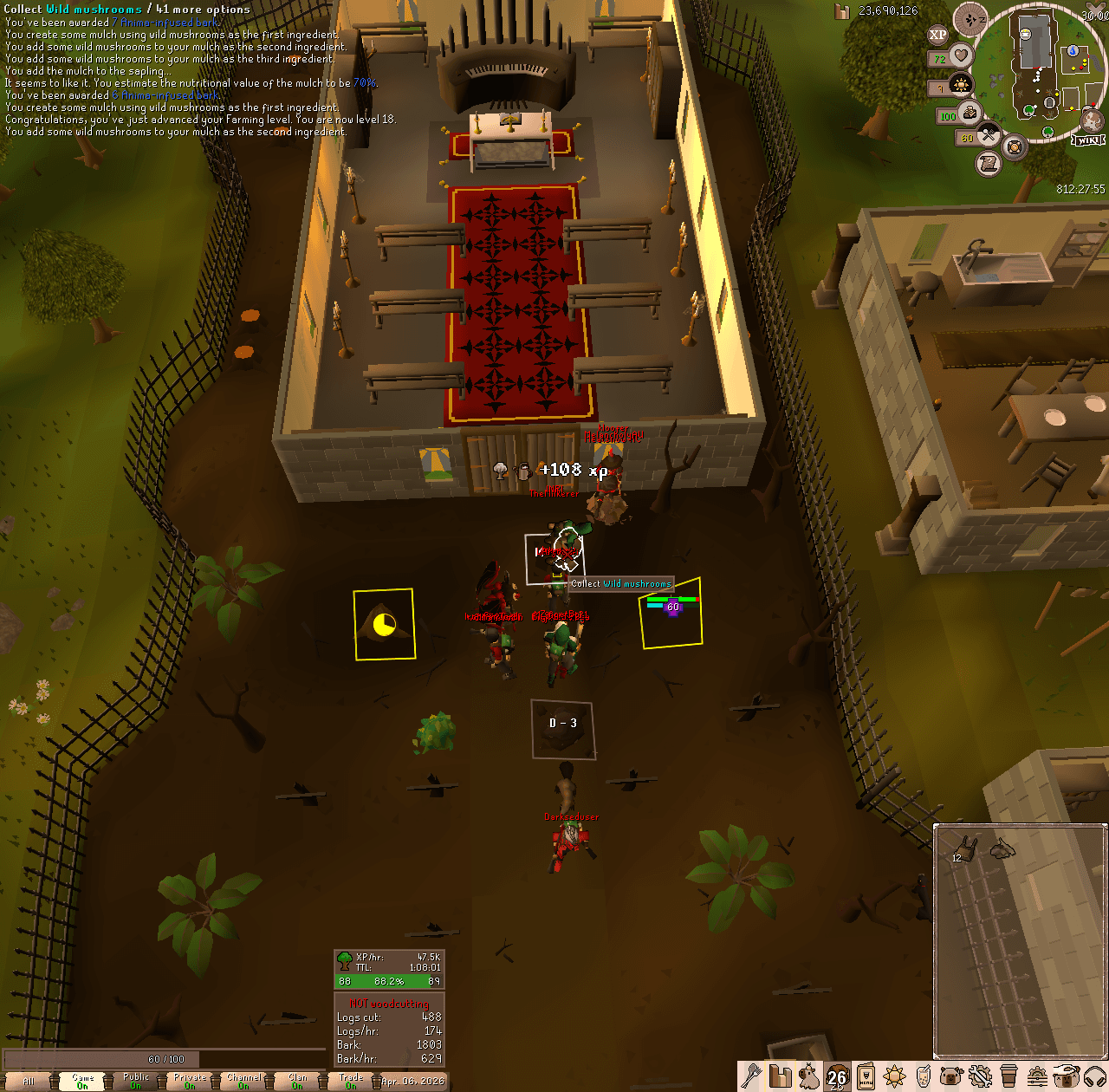Click the XP orb beside the minimap

tap(937, 35)
